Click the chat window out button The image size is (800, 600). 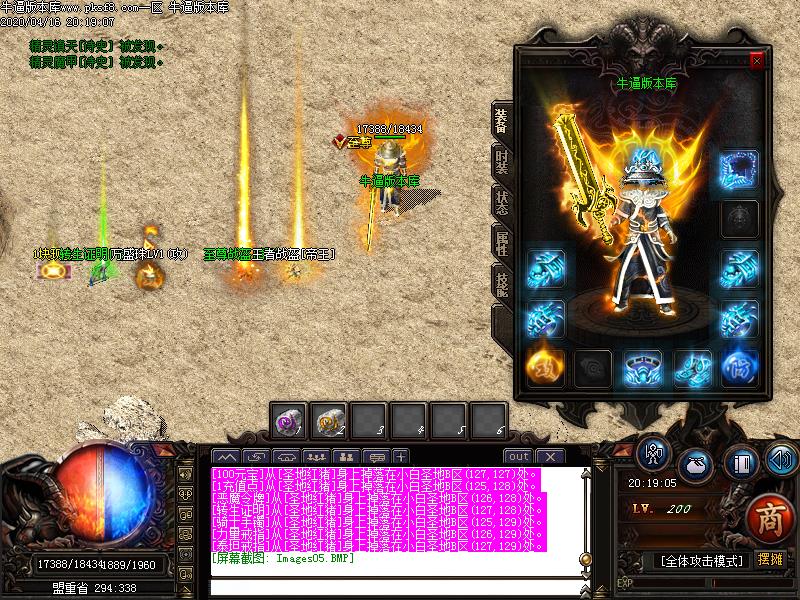click(519, 456)
